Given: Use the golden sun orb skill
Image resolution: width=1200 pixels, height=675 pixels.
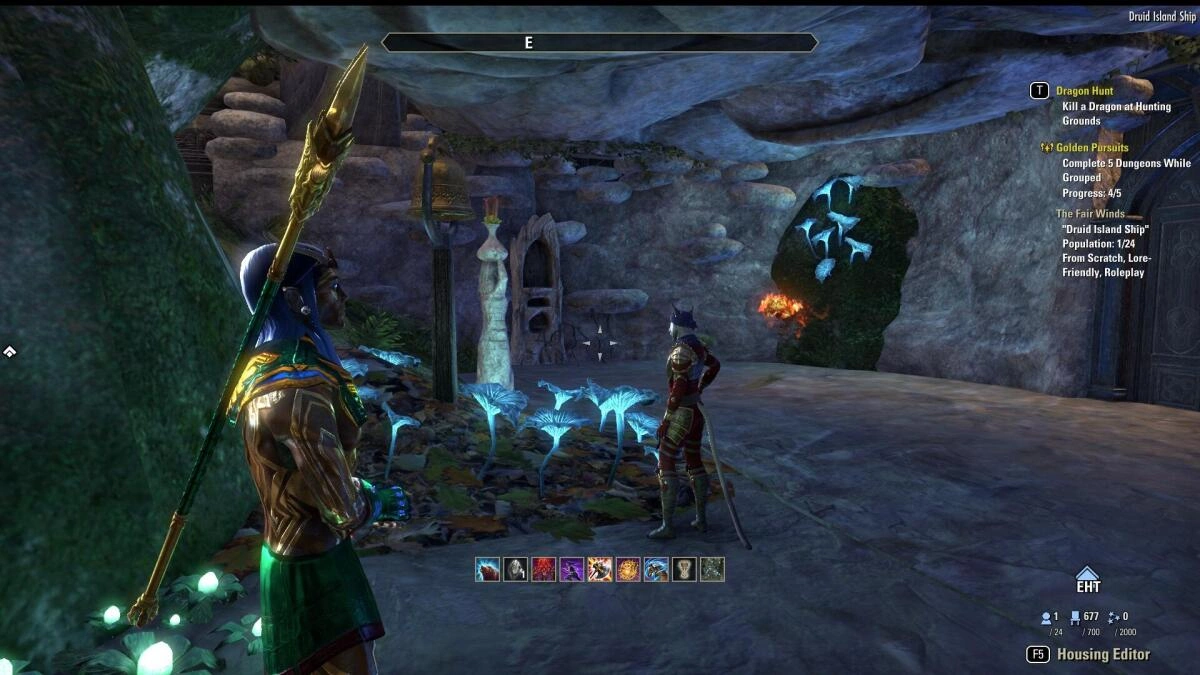Looking at the screenshot, I should pyautogui.click(x=628, y=569).
